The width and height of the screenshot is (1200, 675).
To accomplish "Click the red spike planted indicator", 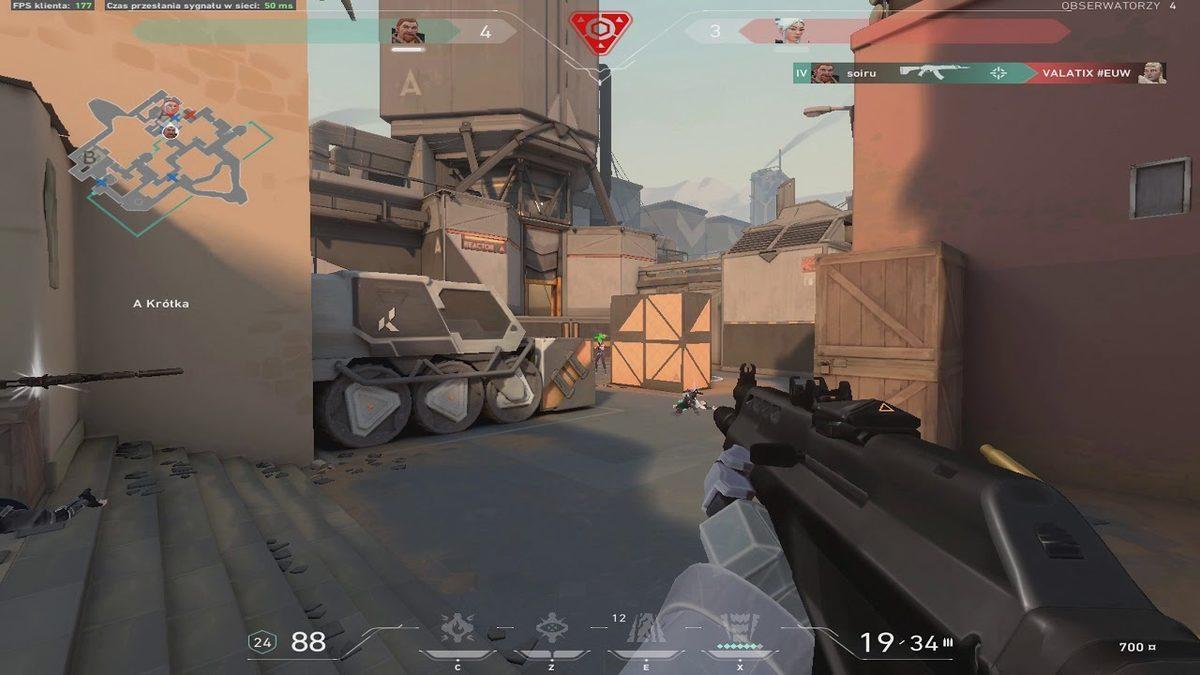I will tap(600, 32).
